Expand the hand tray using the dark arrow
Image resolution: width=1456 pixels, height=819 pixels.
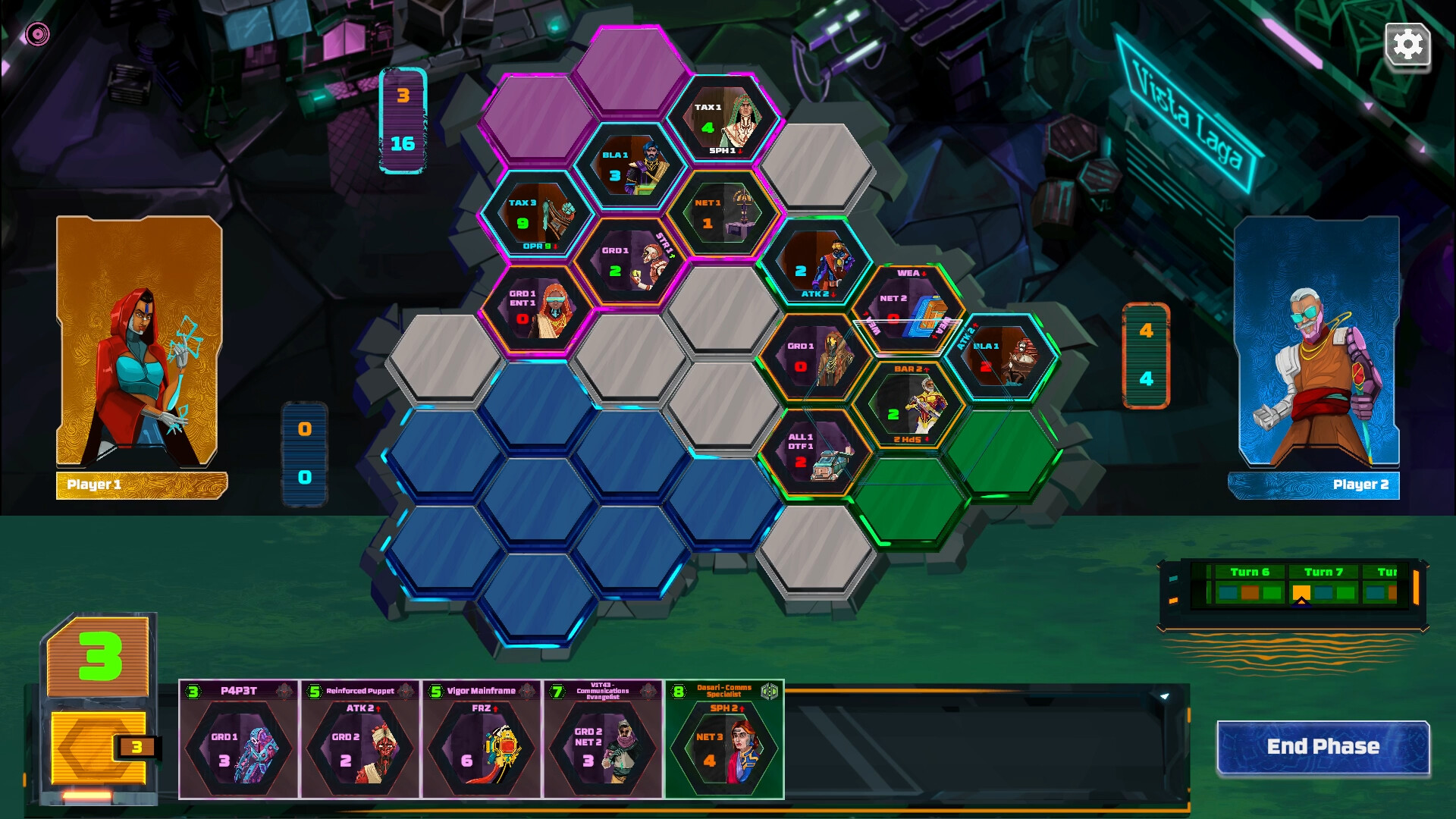1165,696
